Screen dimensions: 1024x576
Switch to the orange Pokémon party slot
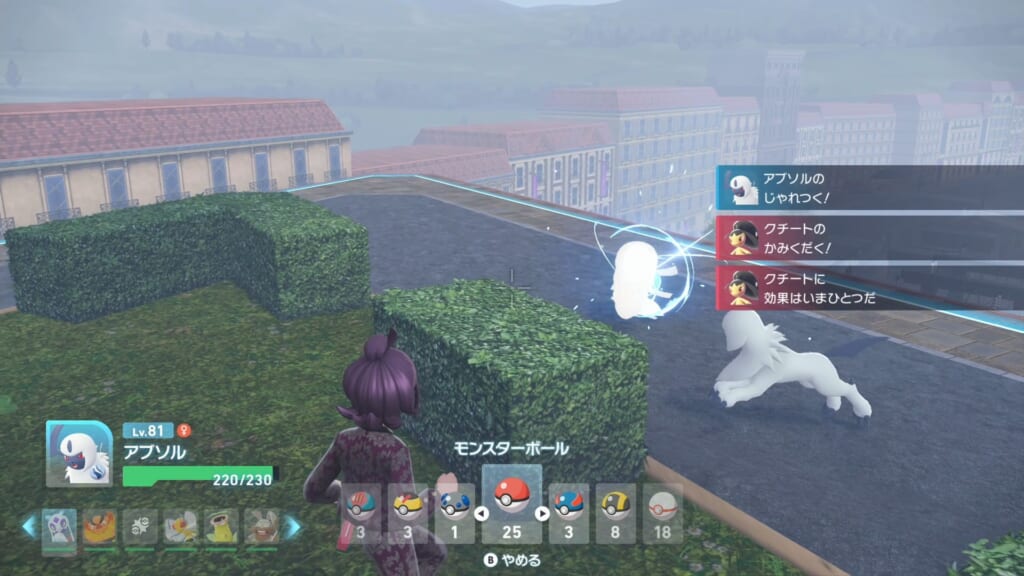[x=100, y=527]
